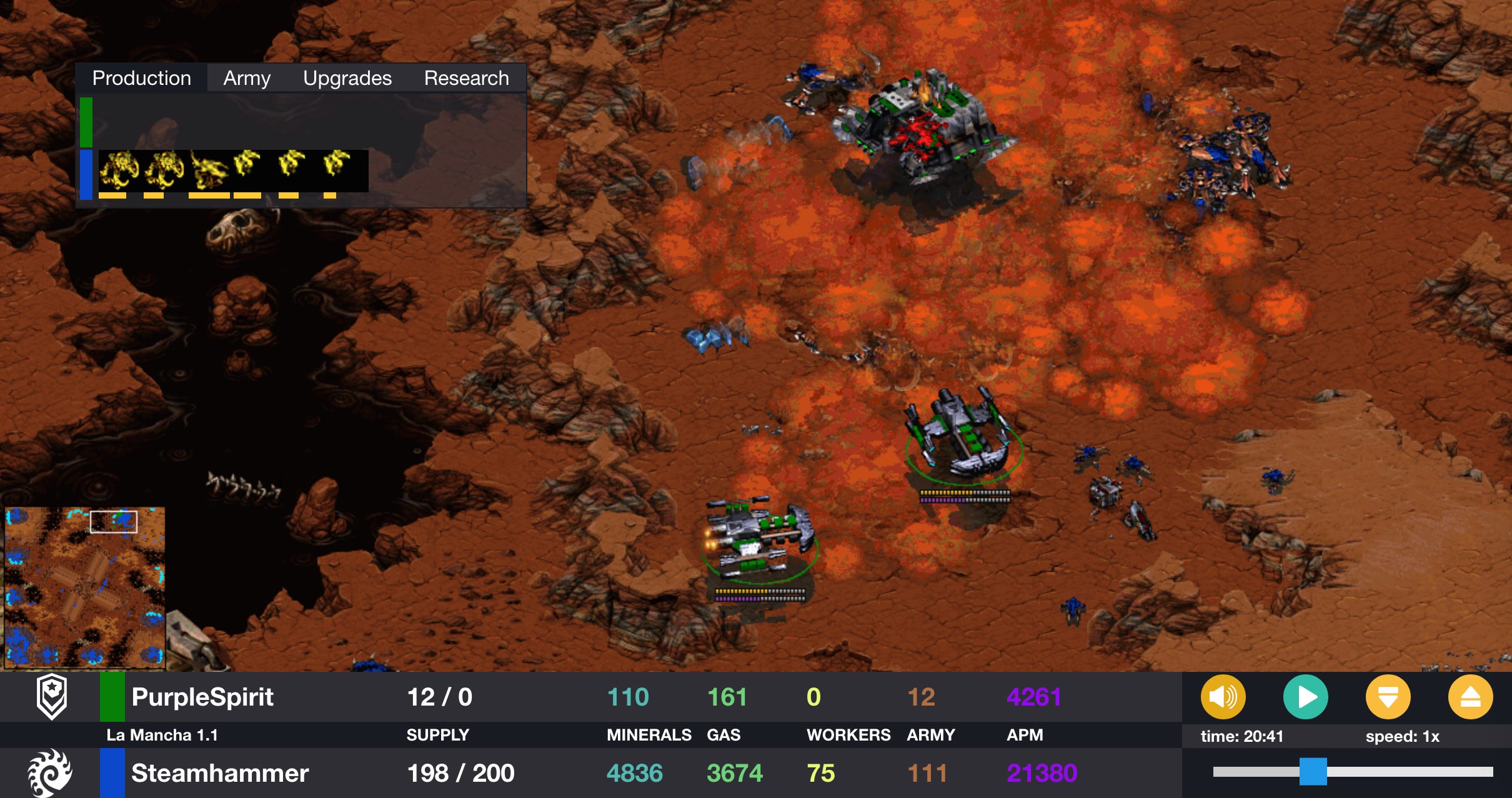Open the Army tab
Screen dimensions: 1512x798
247,78
